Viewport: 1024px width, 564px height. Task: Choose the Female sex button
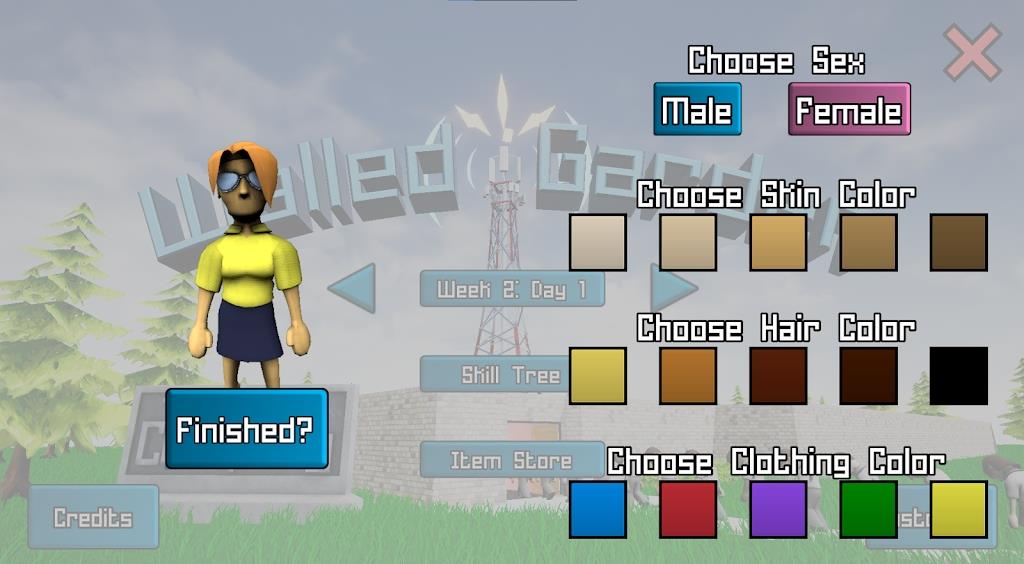(849, 109)
